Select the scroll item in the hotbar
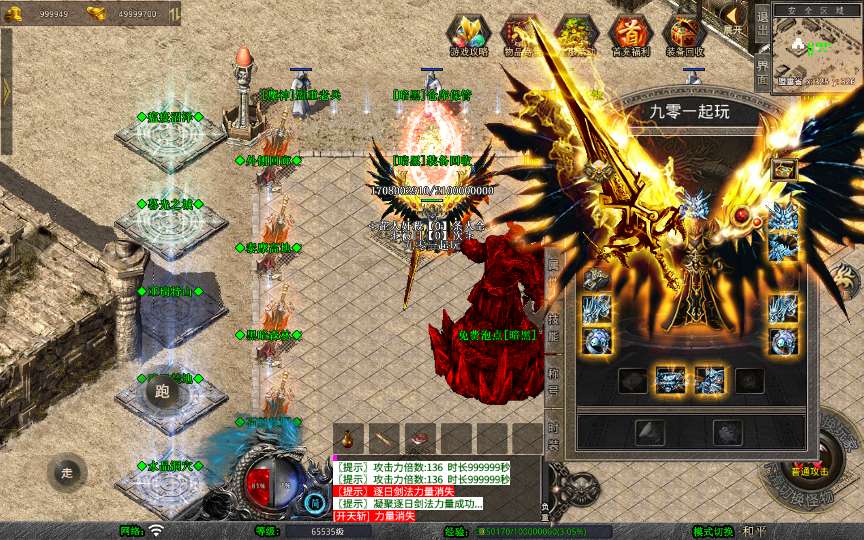 point(385,439)
